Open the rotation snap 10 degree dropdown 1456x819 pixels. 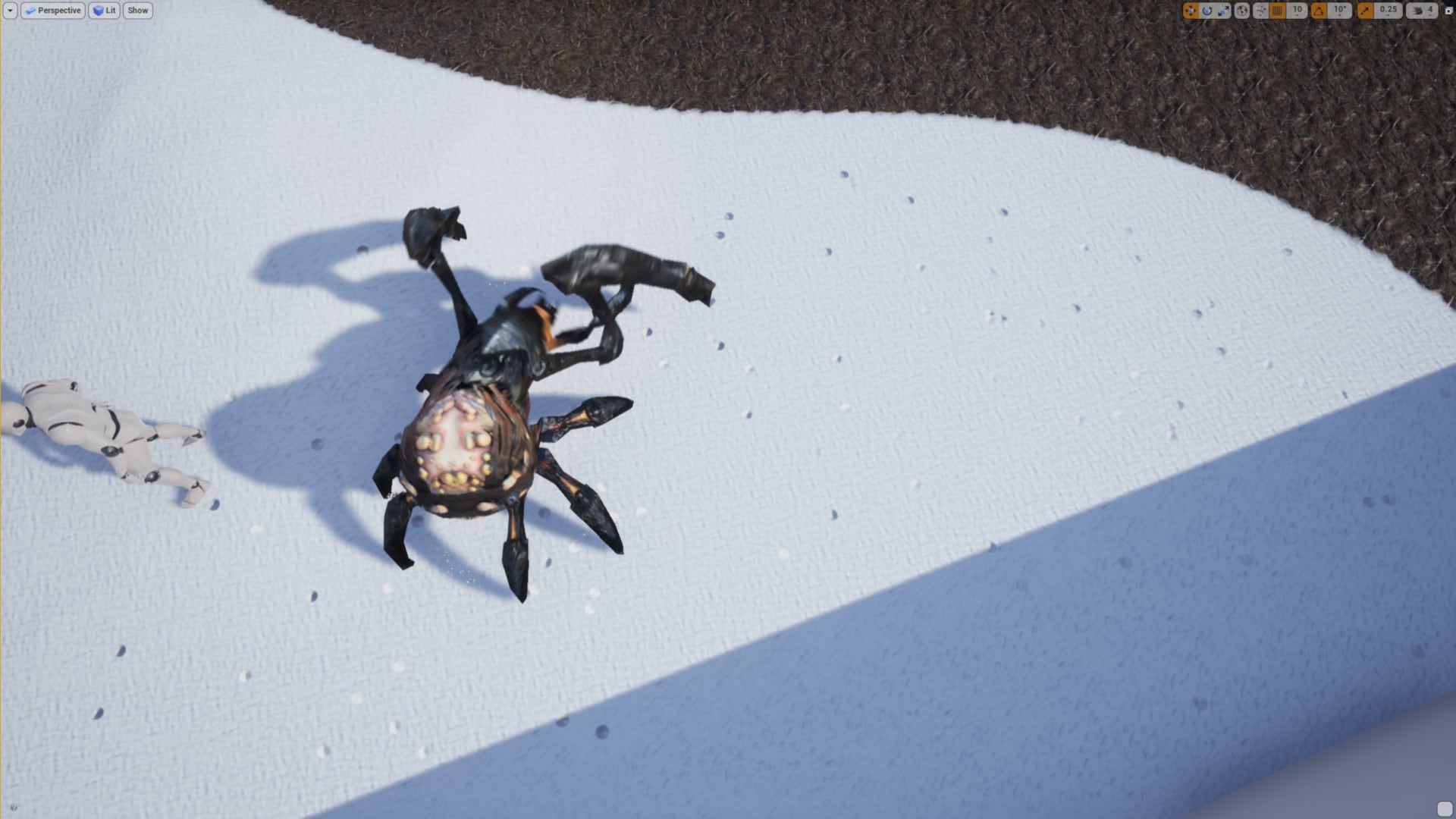point(1338,11)
